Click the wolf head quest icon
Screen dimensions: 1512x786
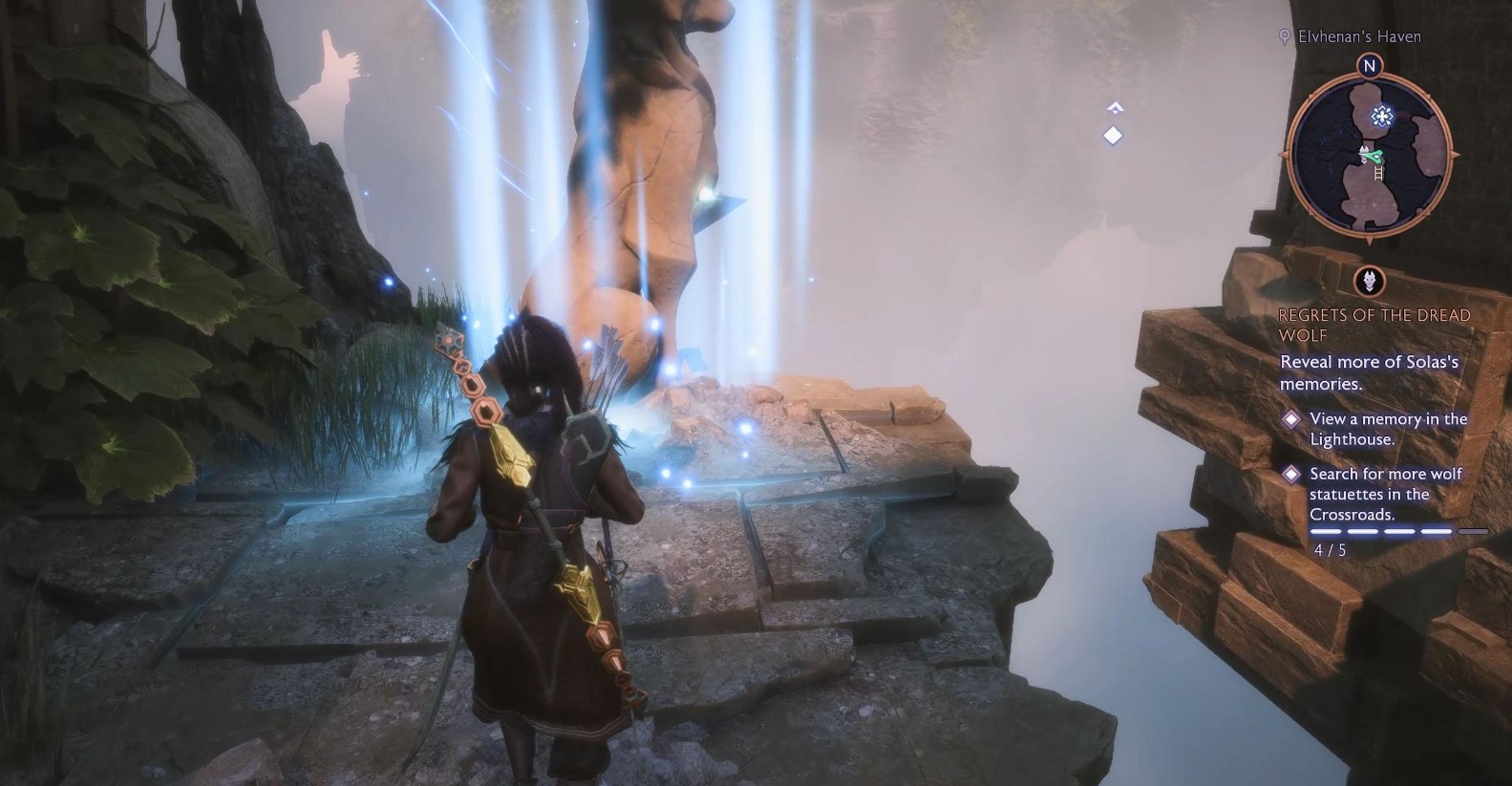pos(1372,281)
